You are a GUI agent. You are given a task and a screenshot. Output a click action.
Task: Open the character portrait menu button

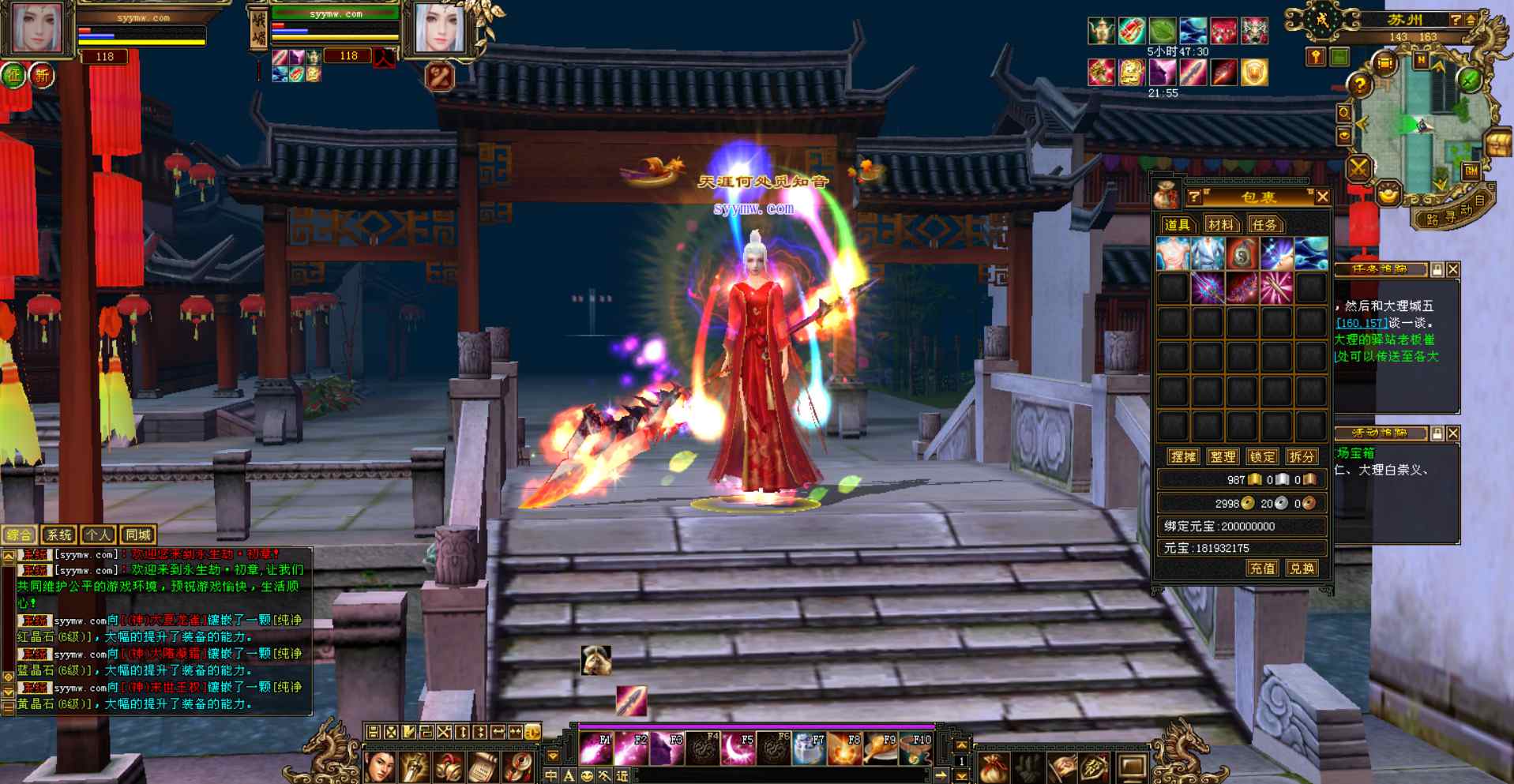click(x=380, y=766)
